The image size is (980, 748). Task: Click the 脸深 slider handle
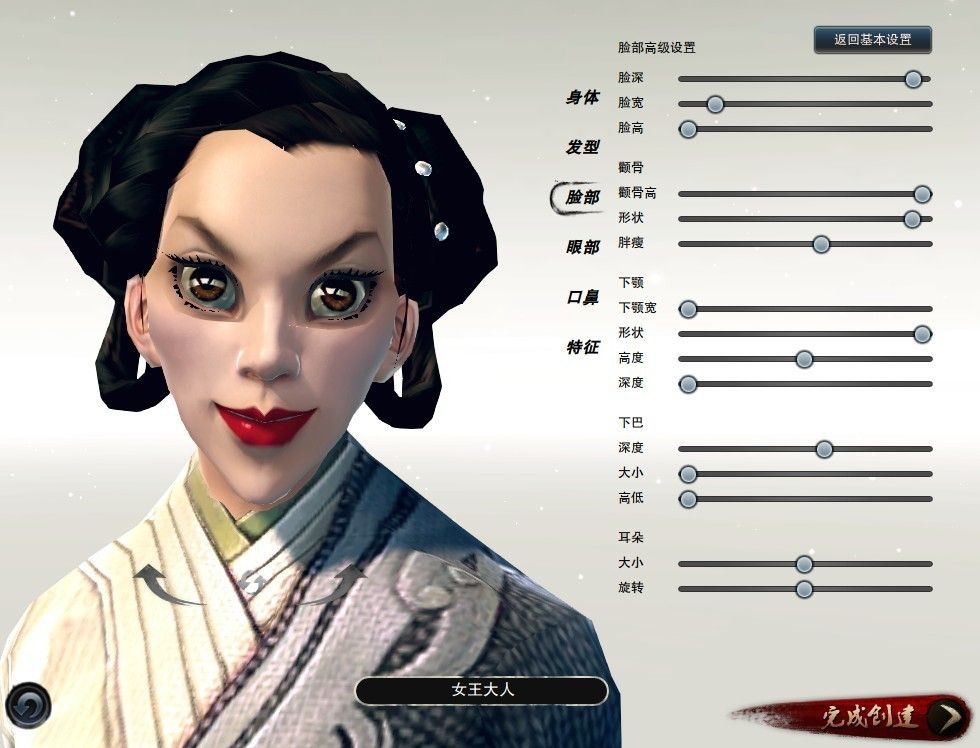[913, 79]
